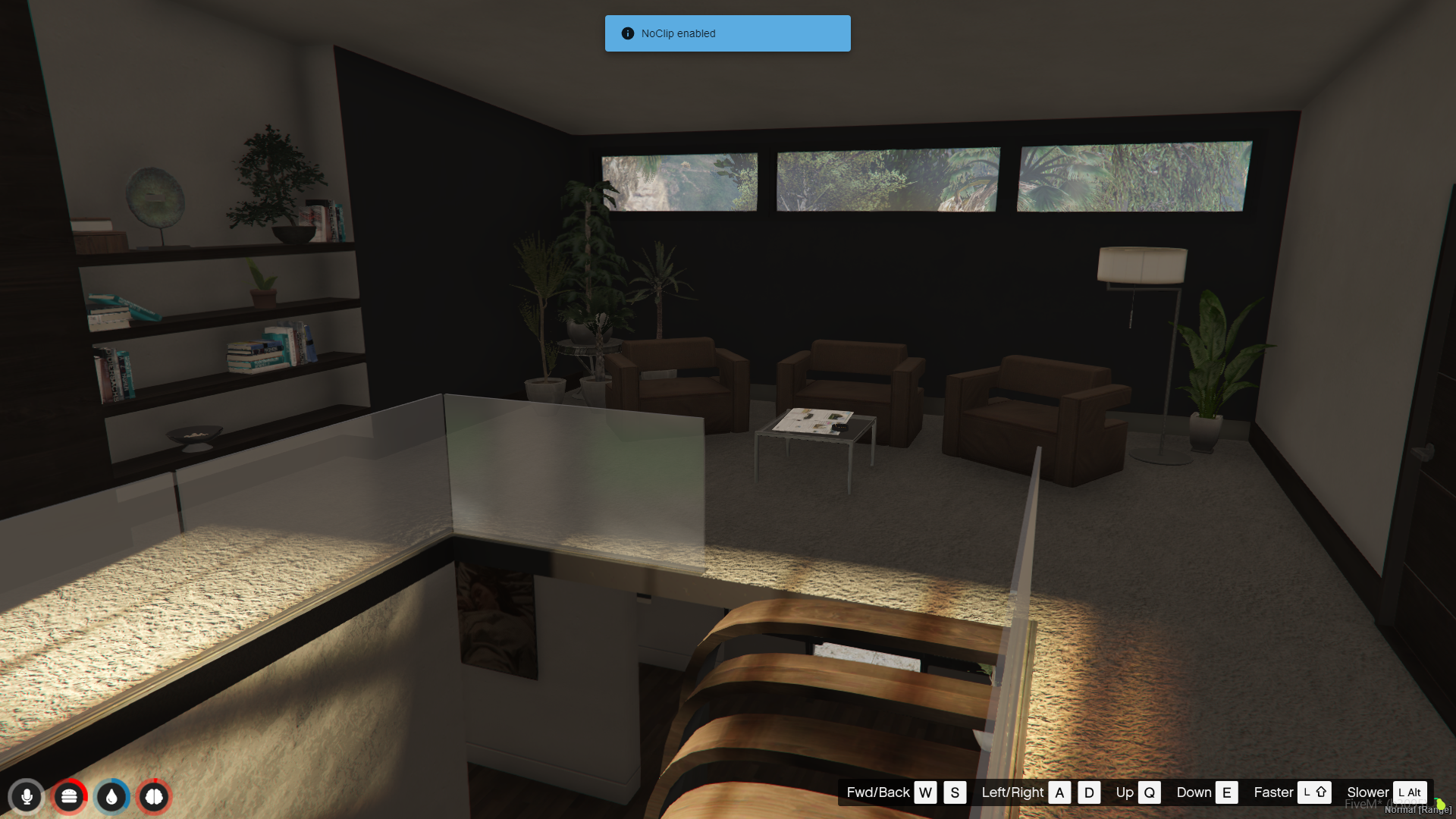This screenshot has height=819, width=1456.
Task: Select the water drop thirst icon
Action: 111,796
